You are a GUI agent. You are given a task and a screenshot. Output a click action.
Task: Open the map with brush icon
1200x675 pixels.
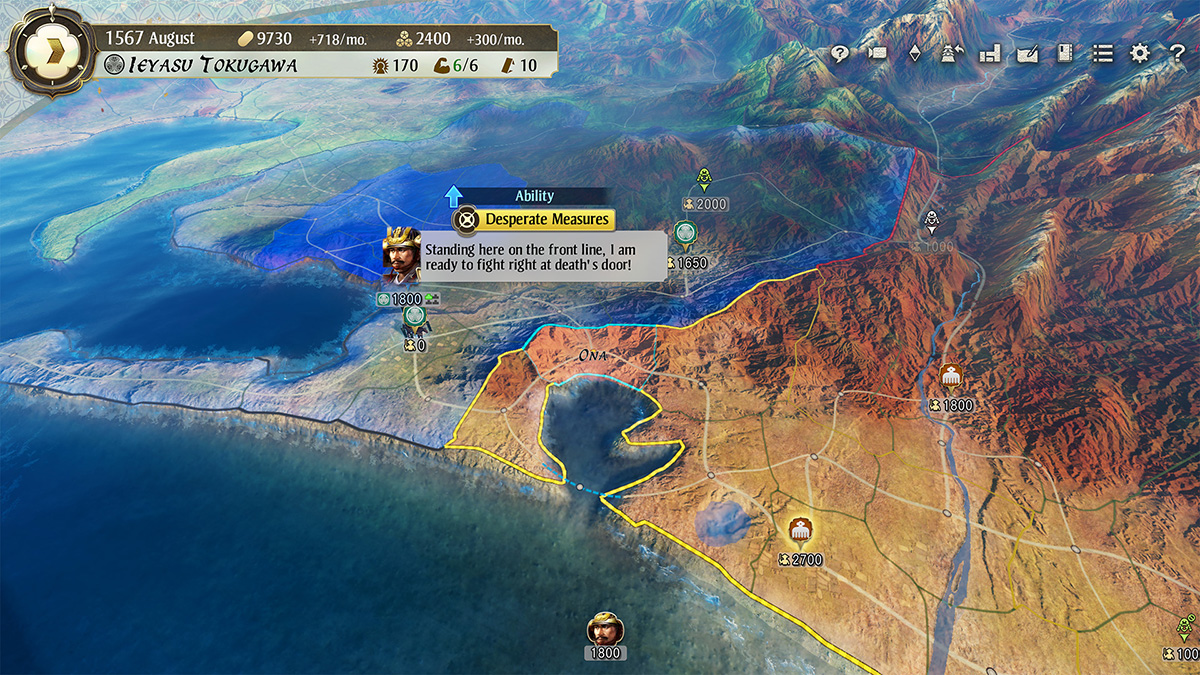click(x=1027, y=54)
